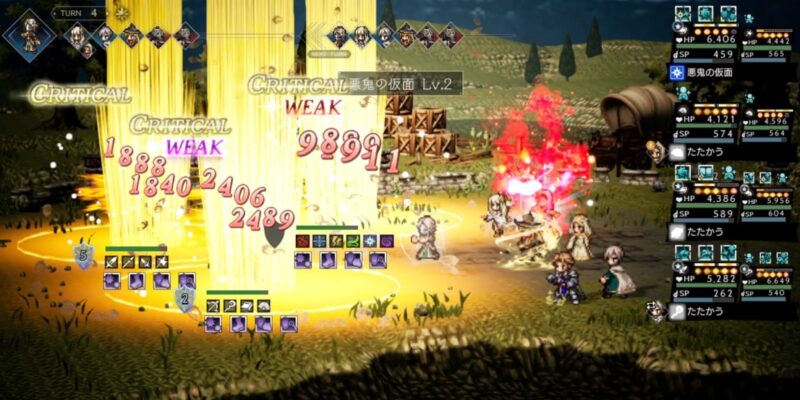
Task: Select the party member with 6,406 HP
Action: (x=706, y=38)
